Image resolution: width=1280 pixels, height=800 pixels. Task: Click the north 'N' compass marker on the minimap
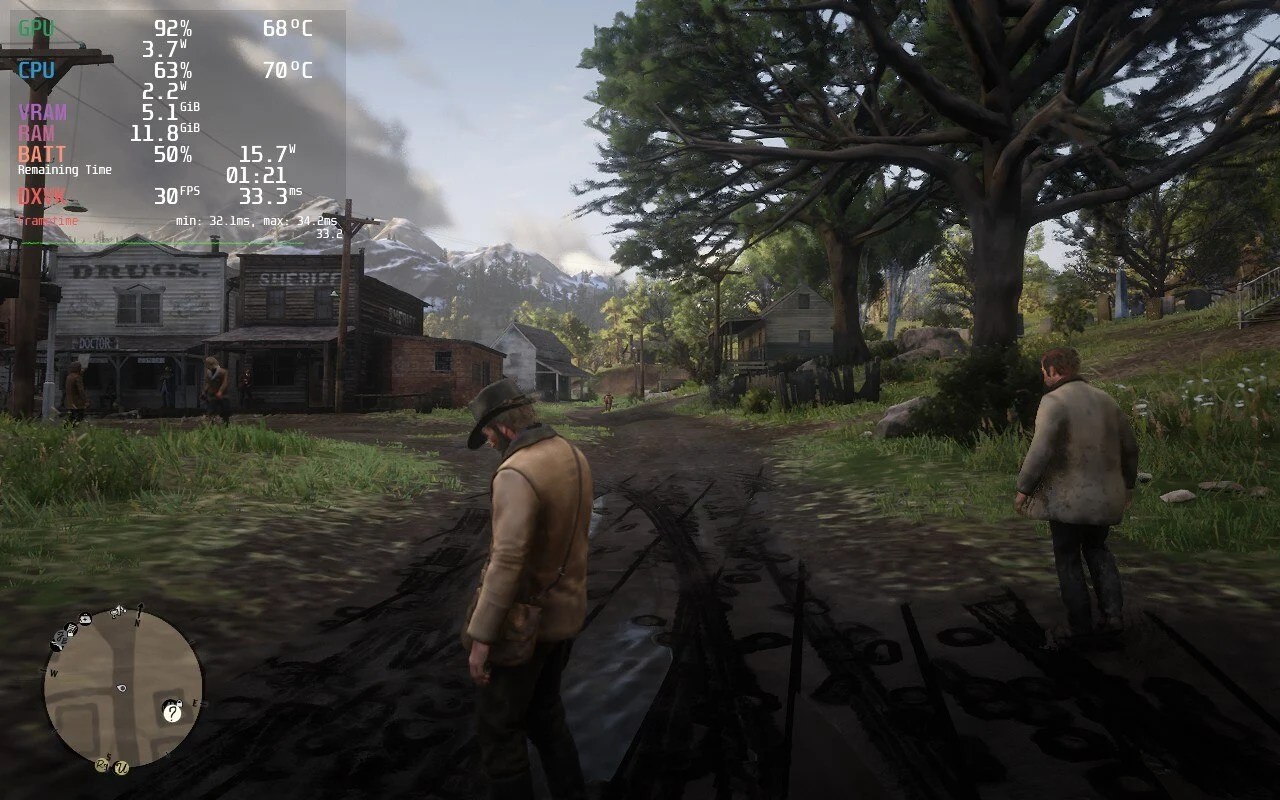[137, 621]
